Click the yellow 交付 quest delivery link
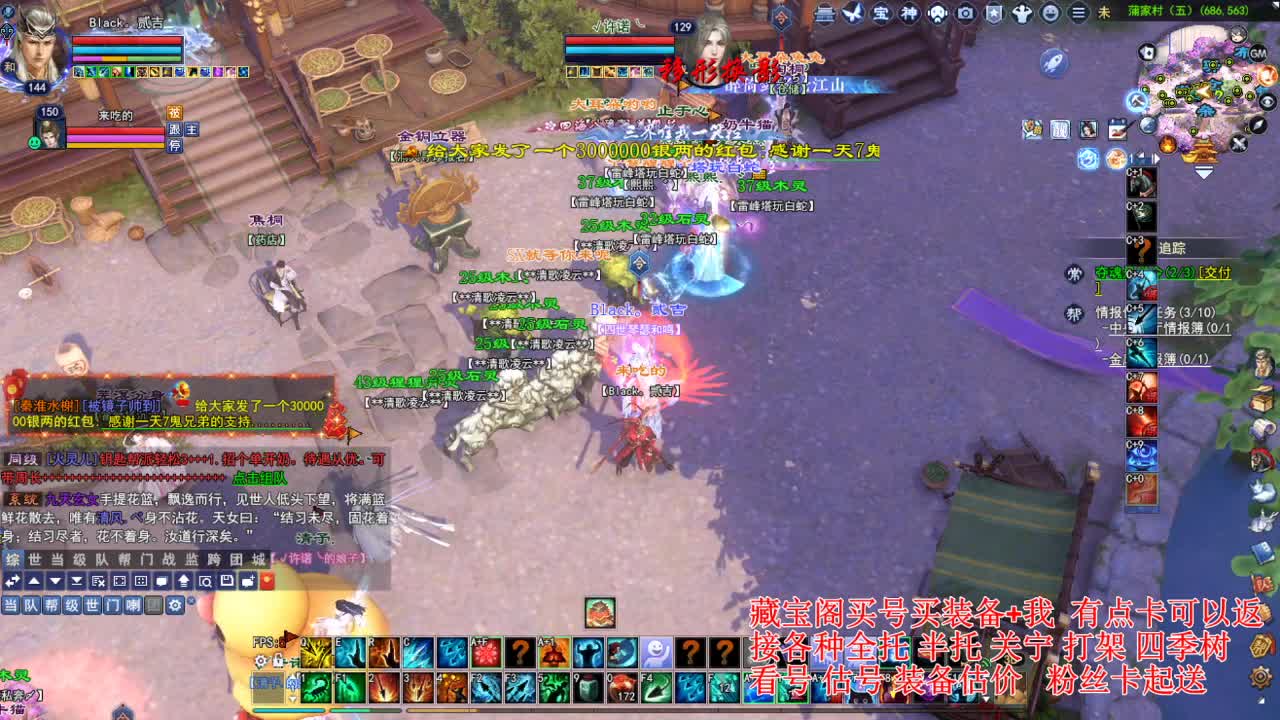The height and width of the screenshot is (720, 1280). click(x=1213, y=273)
